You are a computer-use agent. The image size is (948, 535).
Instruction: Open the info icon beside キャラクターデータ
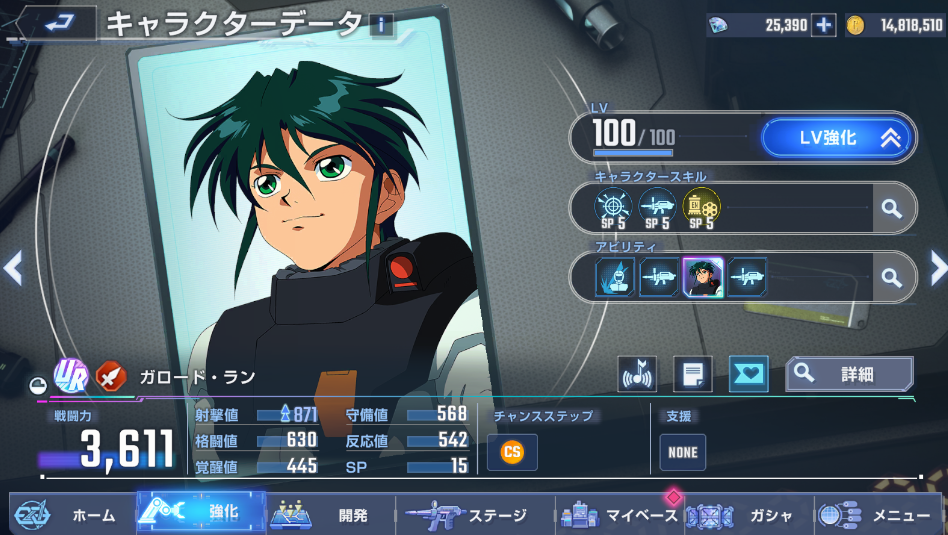coord(381,25)
